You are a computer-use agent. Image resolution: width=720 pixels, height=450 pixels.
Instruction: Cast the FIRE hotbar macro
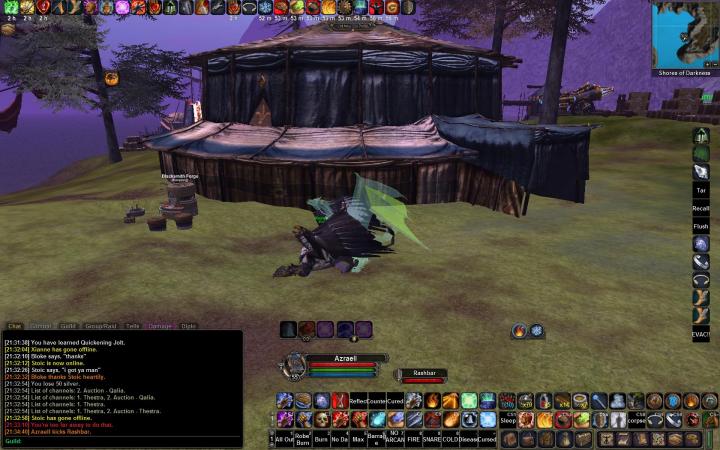[x=413, y=439]
